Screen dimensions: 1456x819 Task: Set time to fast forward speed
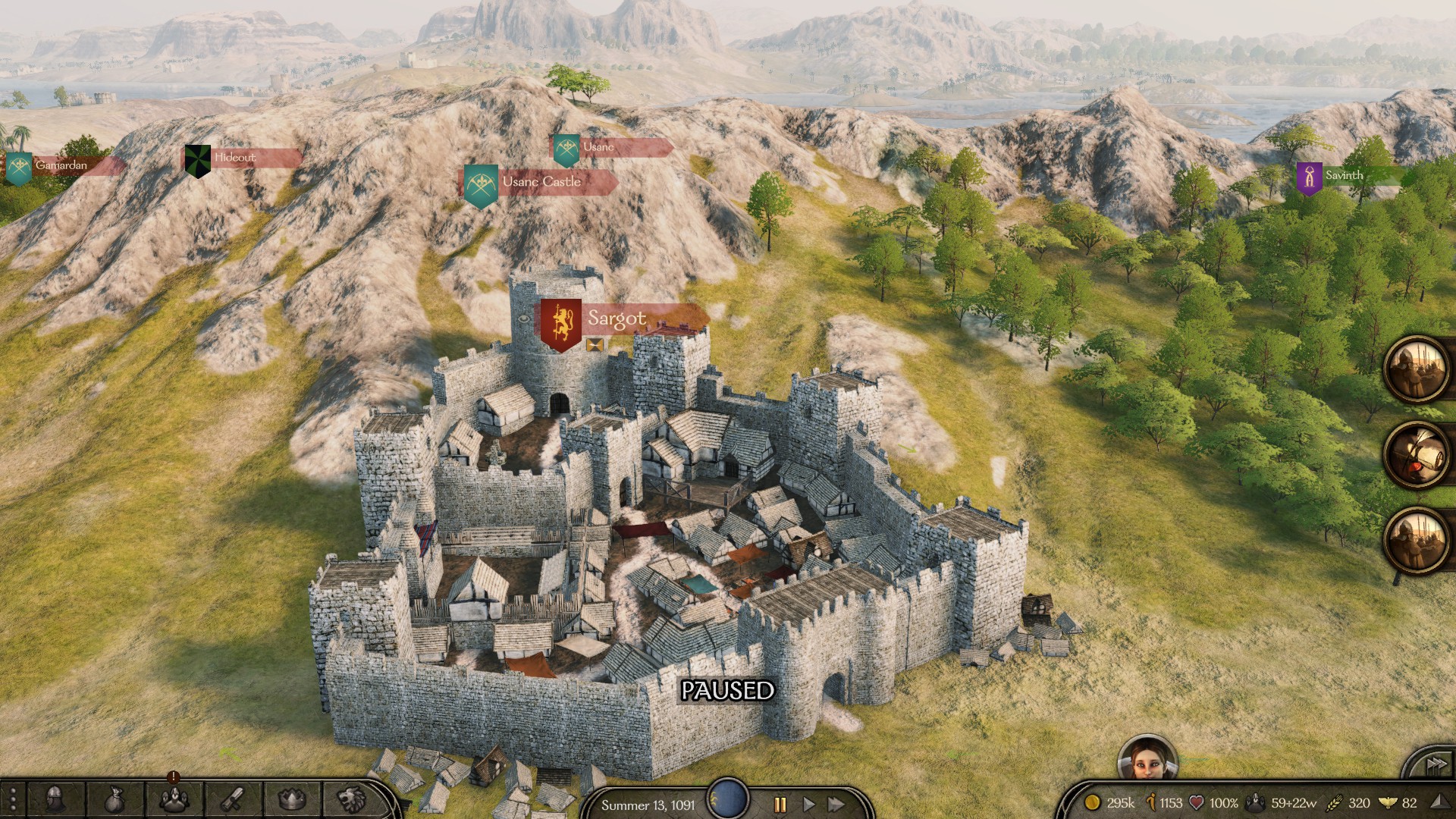point(836,805)
